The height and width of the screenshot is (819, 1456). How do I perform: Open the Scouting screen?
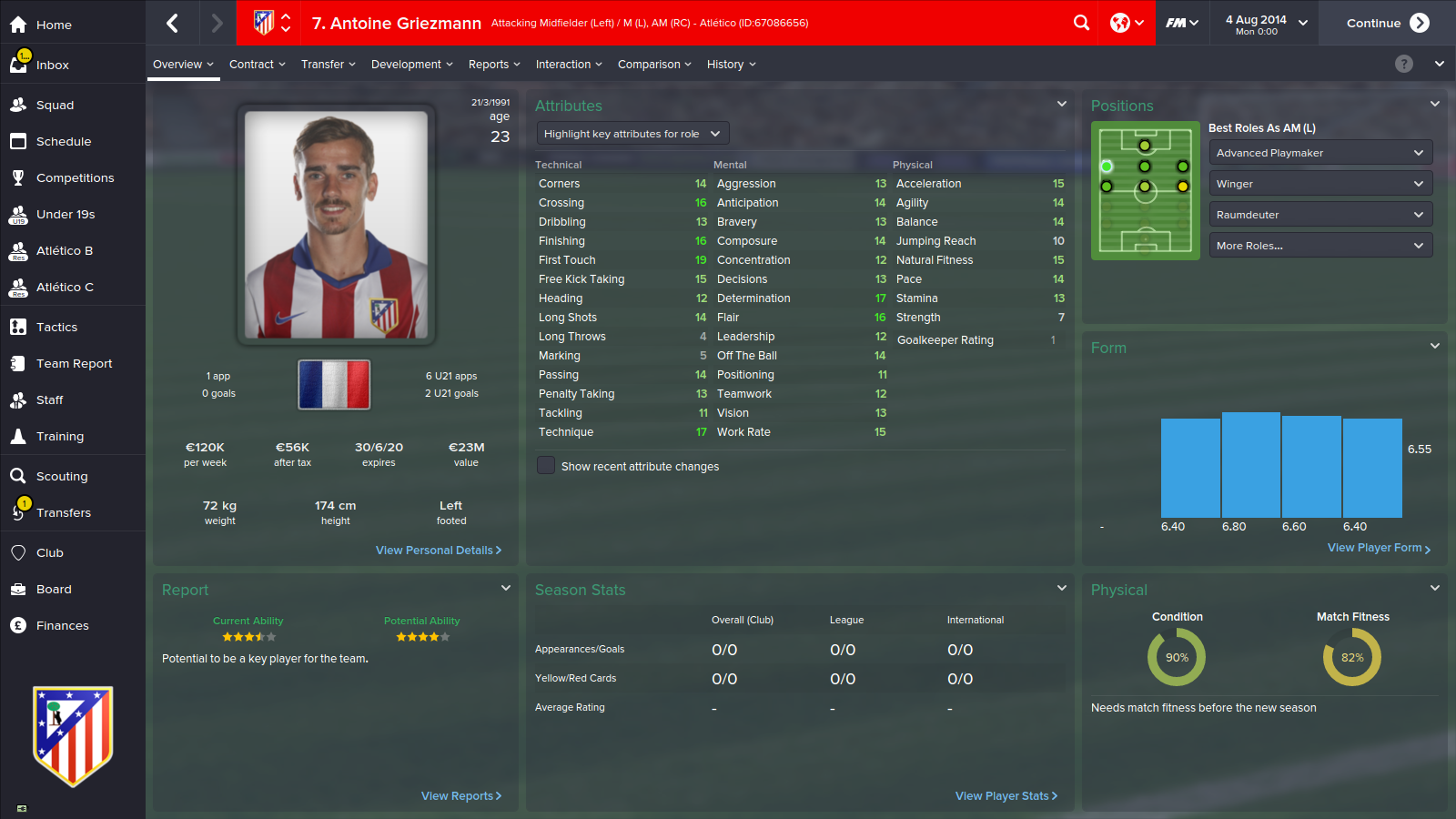pos(65,476)
